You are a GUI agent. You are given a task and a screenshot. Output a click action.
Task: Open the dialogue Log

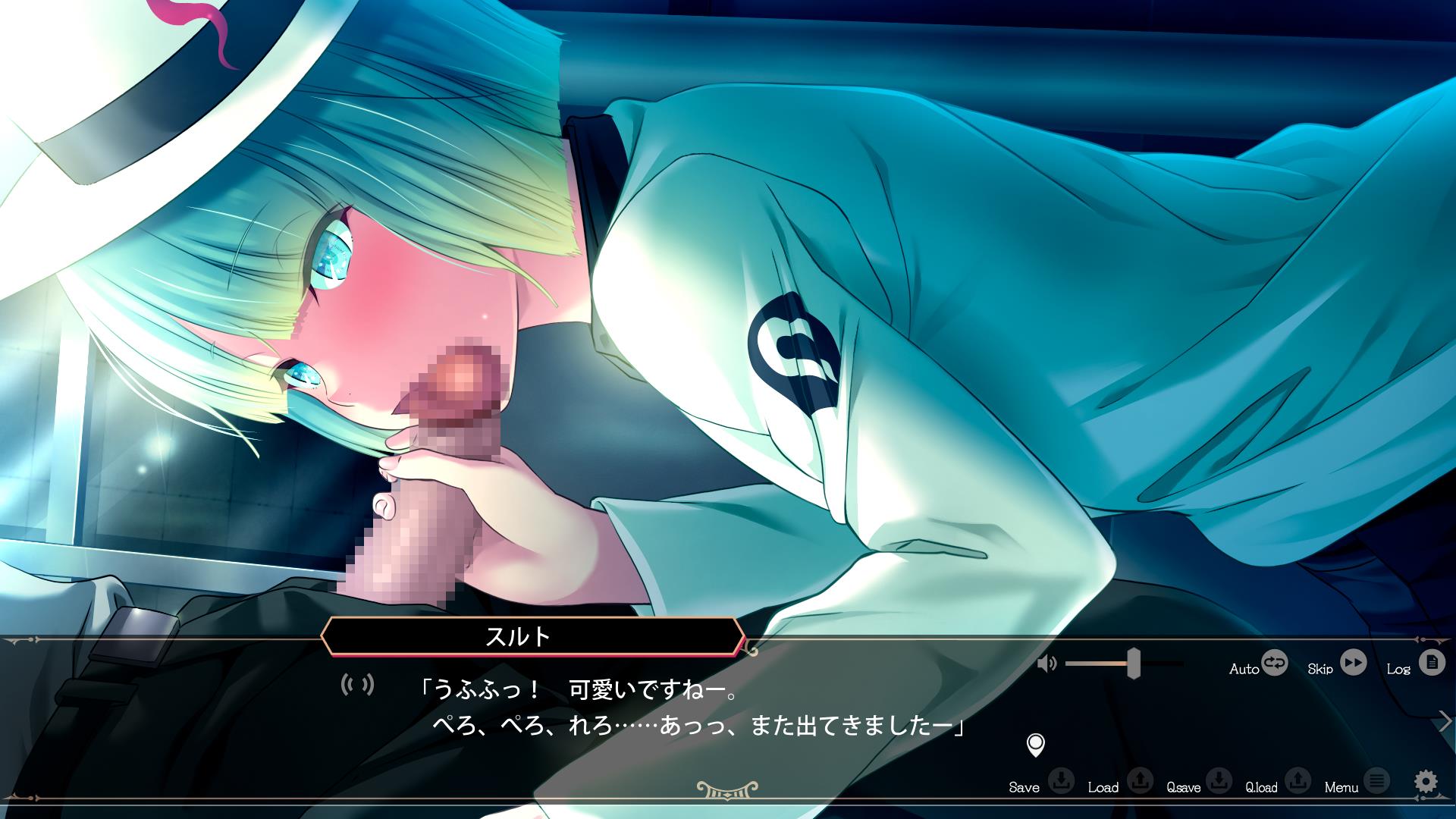pyautogui.click(x=1431, y=664)
